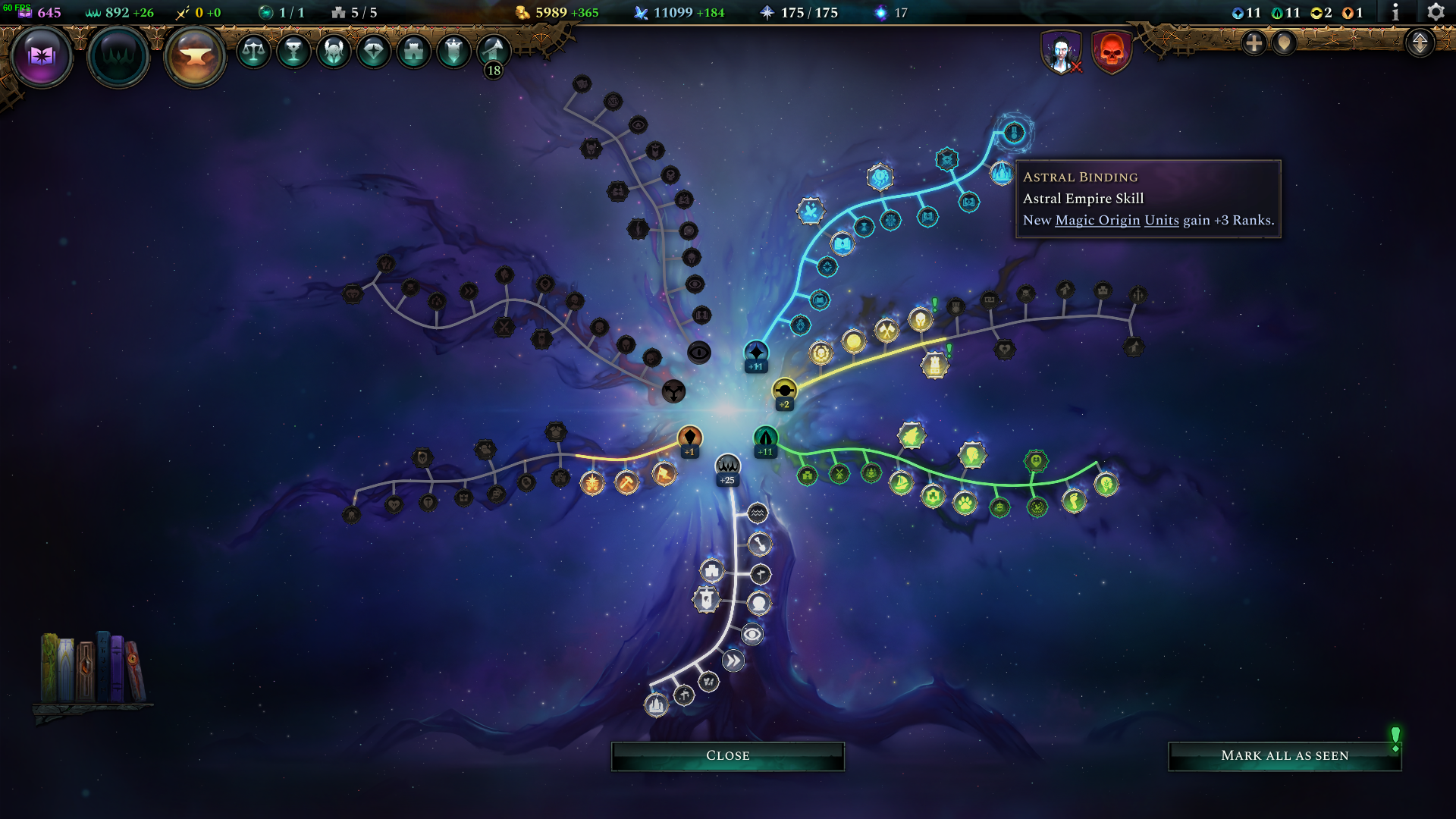Click Mark all as seen
This screenshot has width=1456, height=819.
click(x=1285, y=755)
